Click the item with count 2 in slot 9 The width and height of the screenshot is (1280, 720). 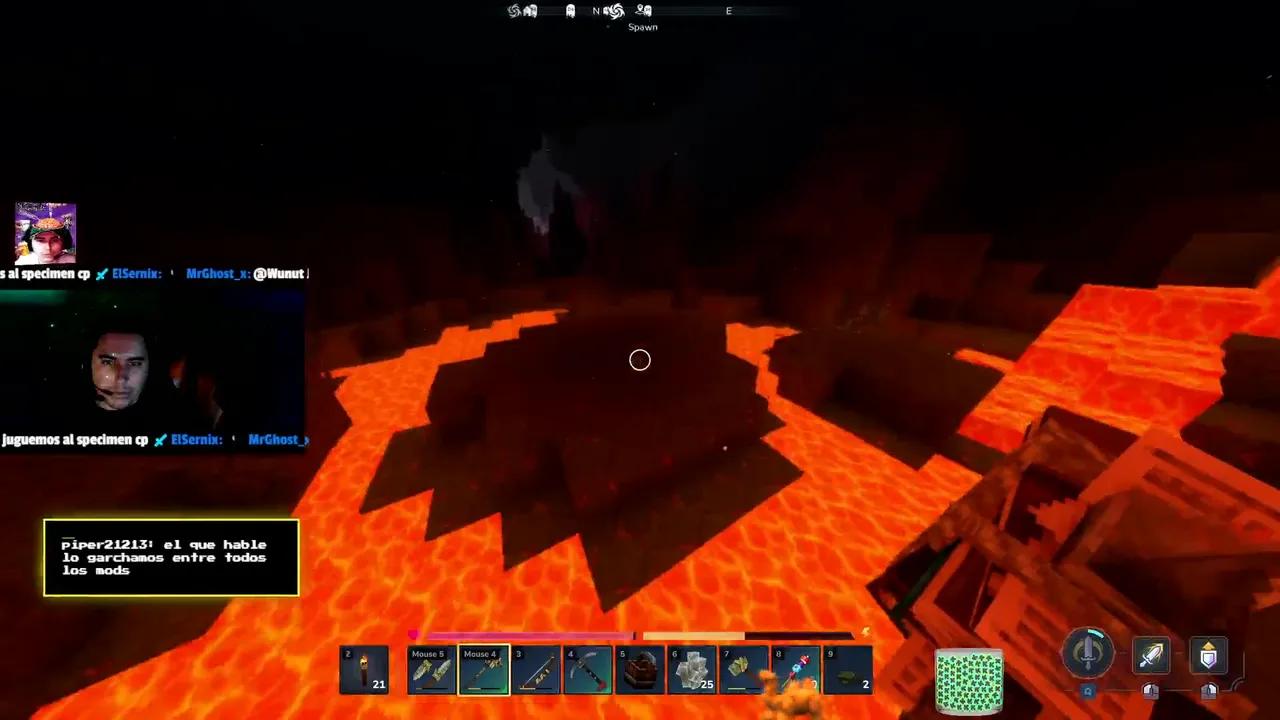[x=848, y=669]
